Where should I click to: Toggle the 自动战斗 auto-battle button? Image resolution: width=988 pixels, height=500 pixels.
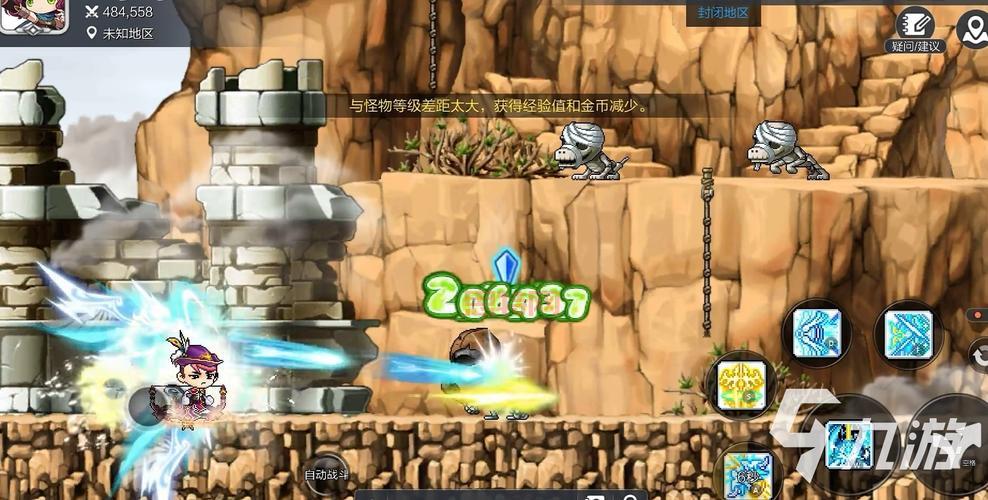[325, 473]
